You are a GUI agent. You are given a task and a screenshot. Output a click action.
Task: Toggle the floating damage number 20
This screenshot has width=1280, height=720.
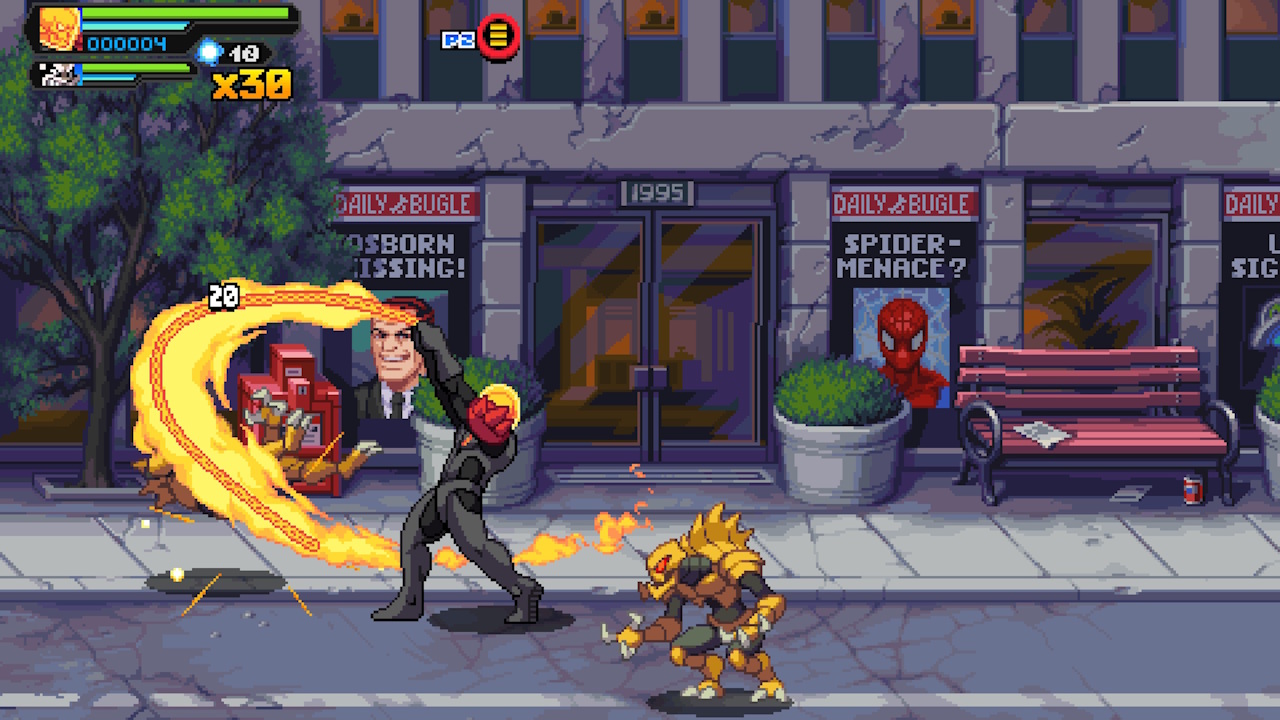(x=224, y=293)
